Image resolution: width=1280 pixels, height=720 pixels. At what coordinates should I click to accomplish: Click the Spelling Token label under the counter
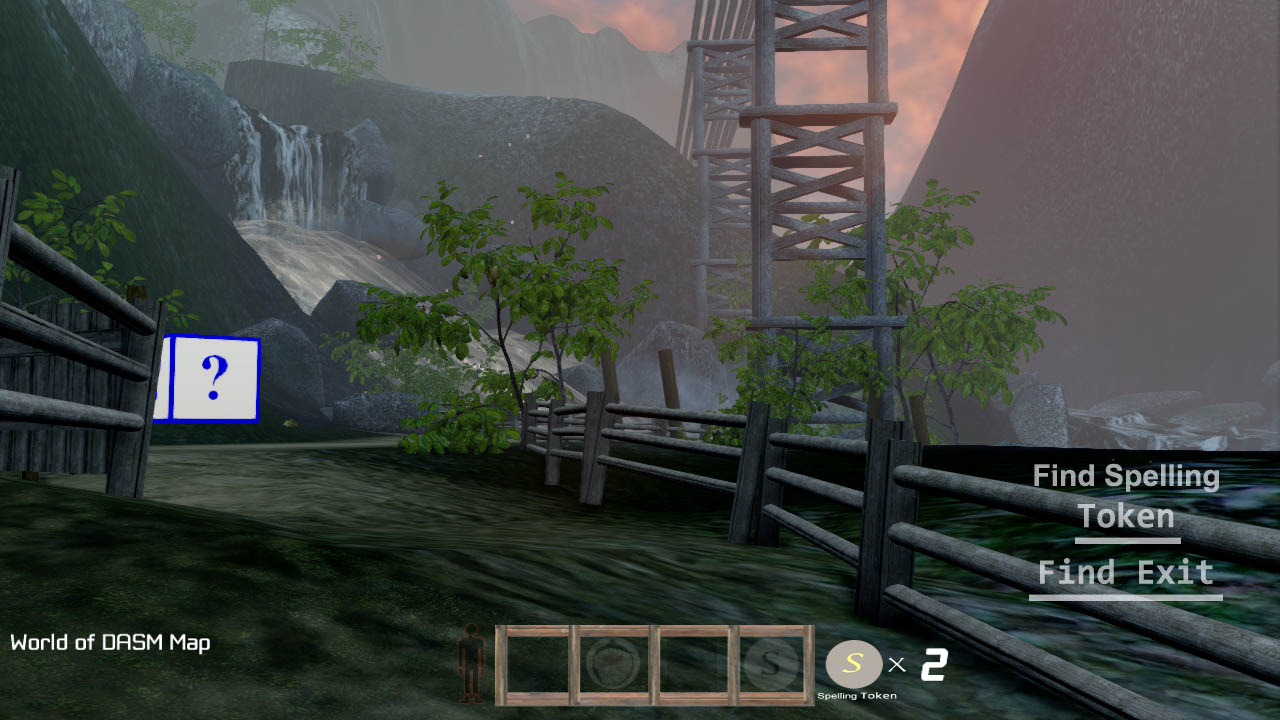pyautogui.click(x=854, y=696)
